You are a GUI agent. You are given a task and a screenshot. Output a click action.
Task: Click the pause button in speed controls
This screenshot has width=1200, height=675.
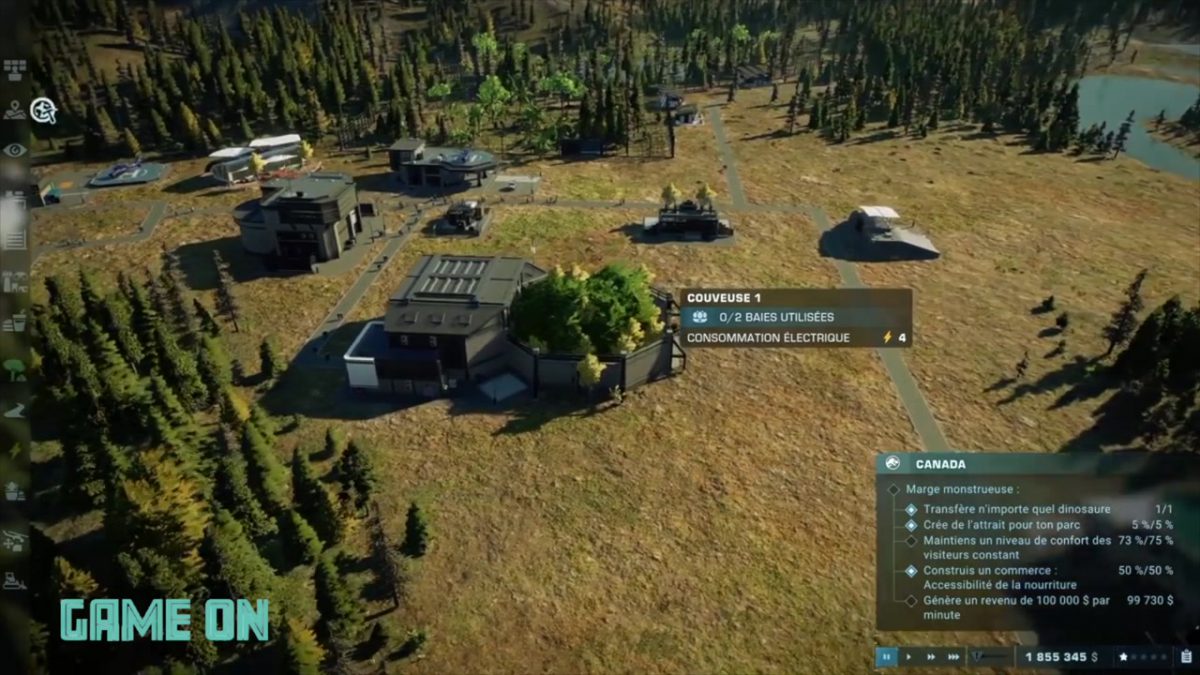[886, 657]
